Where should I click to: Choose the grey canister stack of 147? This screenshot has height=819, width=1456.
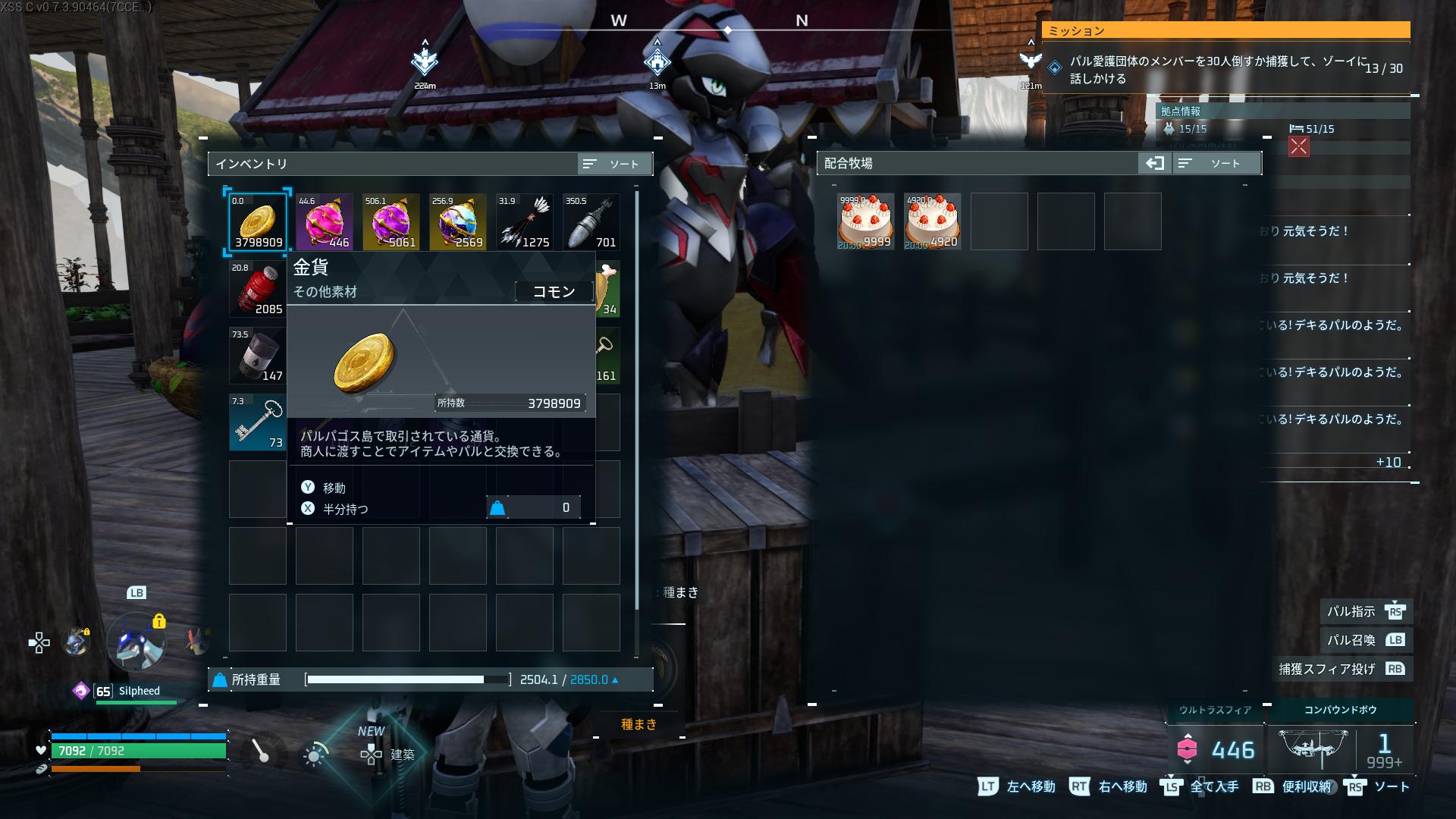(x=258, y=355)
